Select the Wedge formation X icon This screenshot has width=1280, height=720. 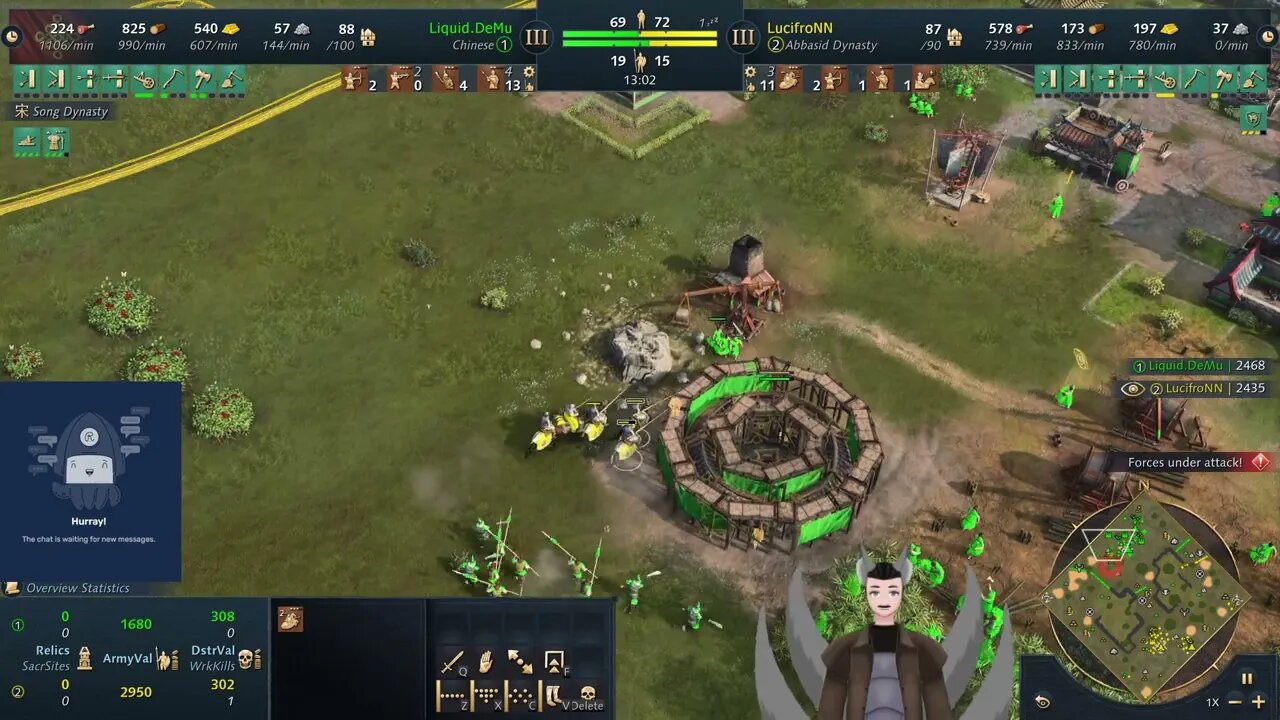[487, 694]
